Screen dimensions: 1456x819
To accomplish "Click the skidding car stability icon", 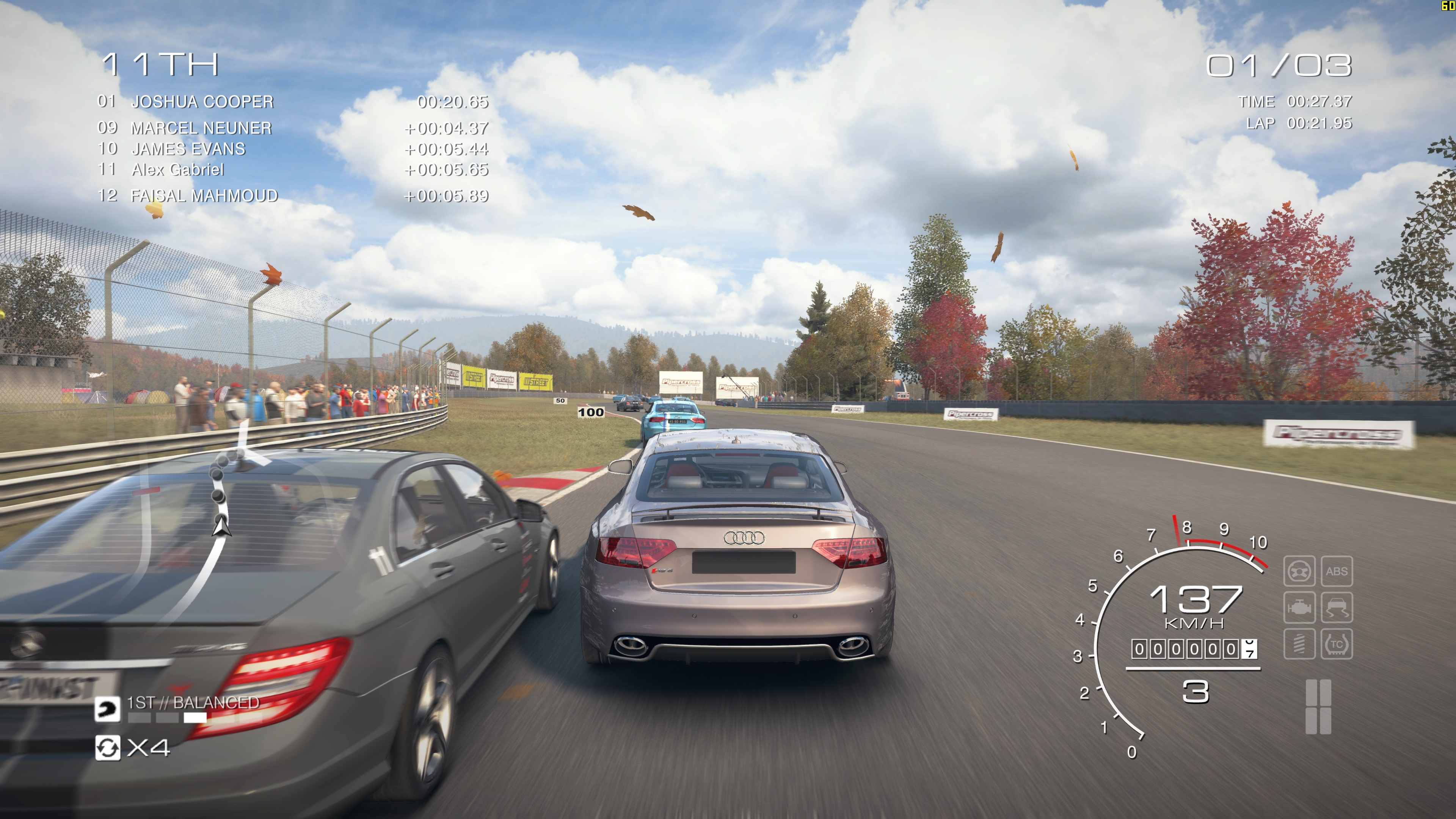I will (x=1337, y=607).
